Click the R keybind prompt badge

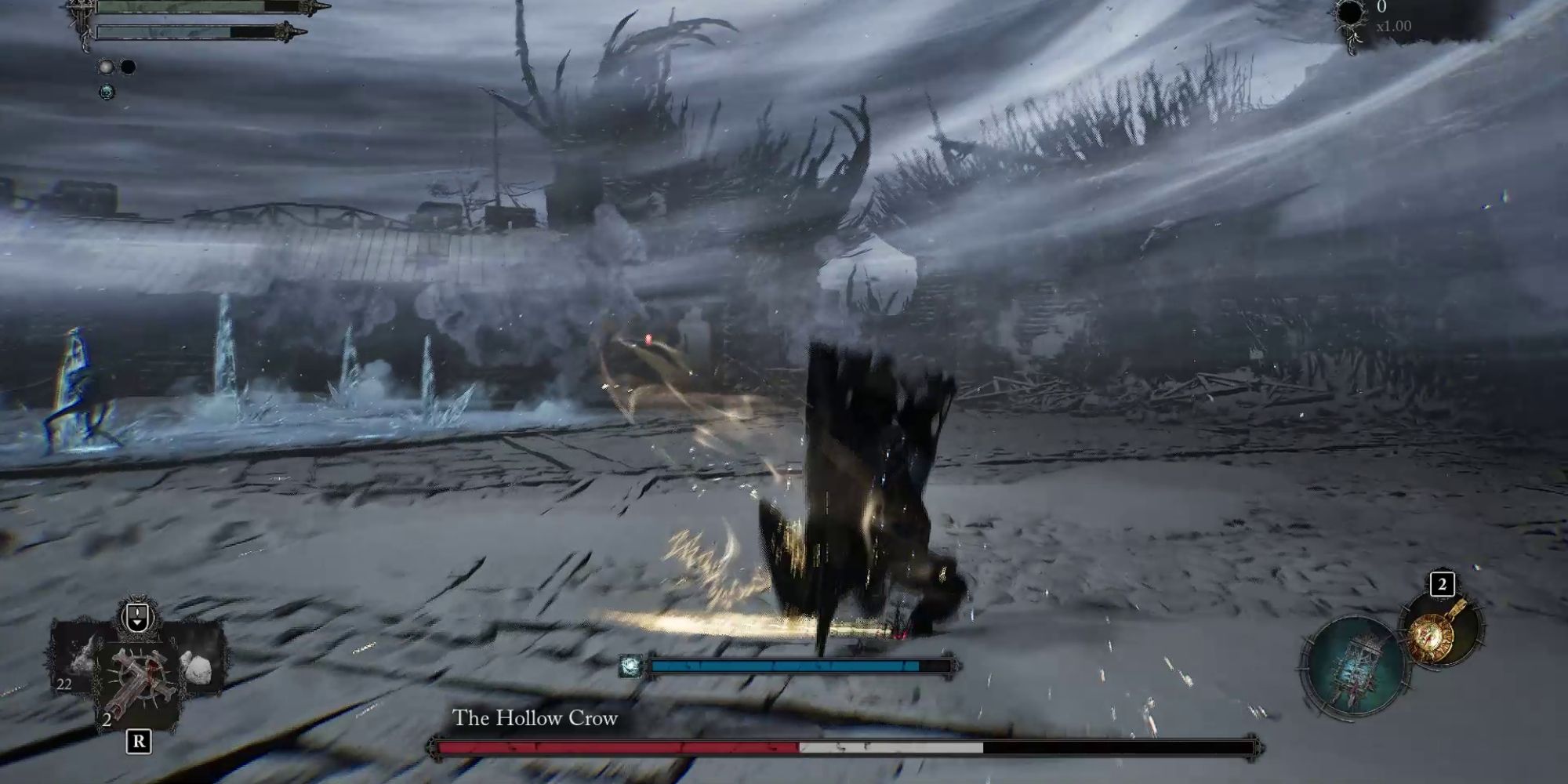point(139,741)
